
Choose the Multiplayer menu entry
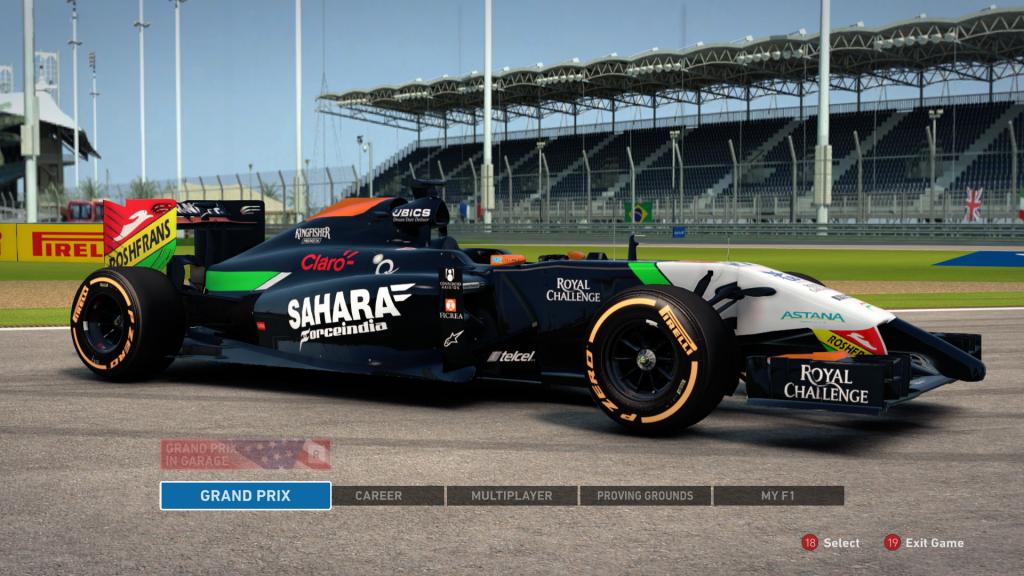click(x=511, y=495)
